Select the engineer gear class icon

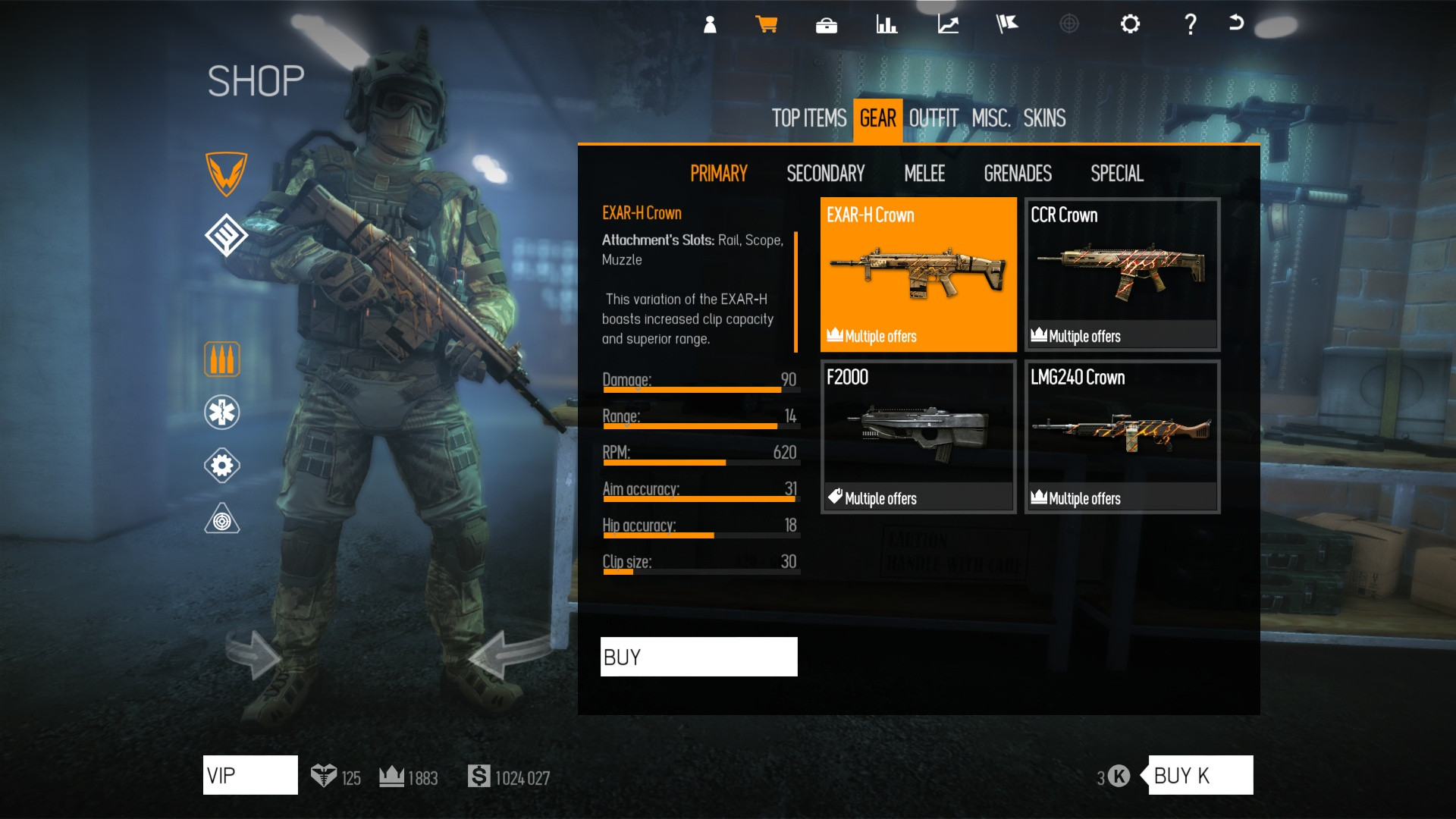(222, 466)
